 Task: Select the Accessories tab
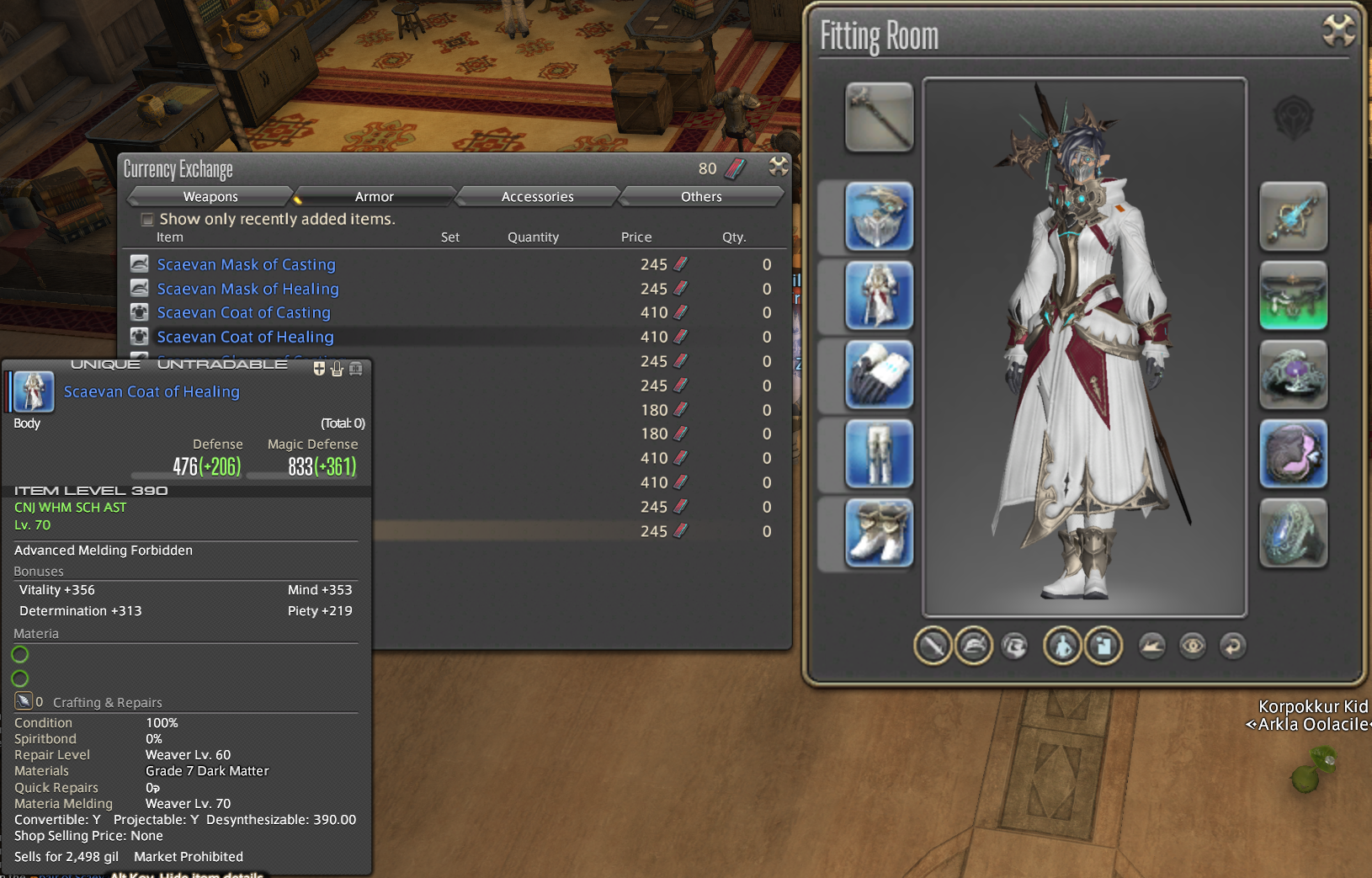point(537,196)
